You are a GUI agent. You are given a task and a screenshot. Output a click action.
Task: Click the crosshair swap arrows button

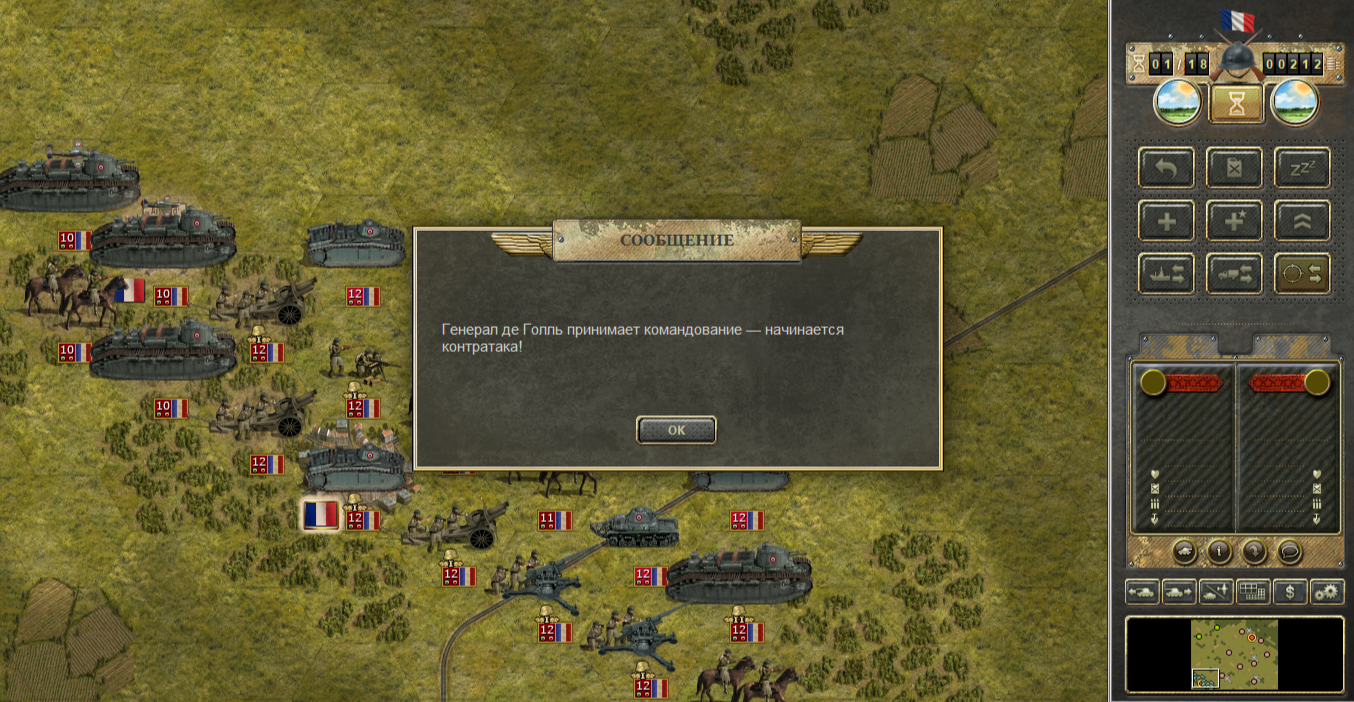[1302, 273]
